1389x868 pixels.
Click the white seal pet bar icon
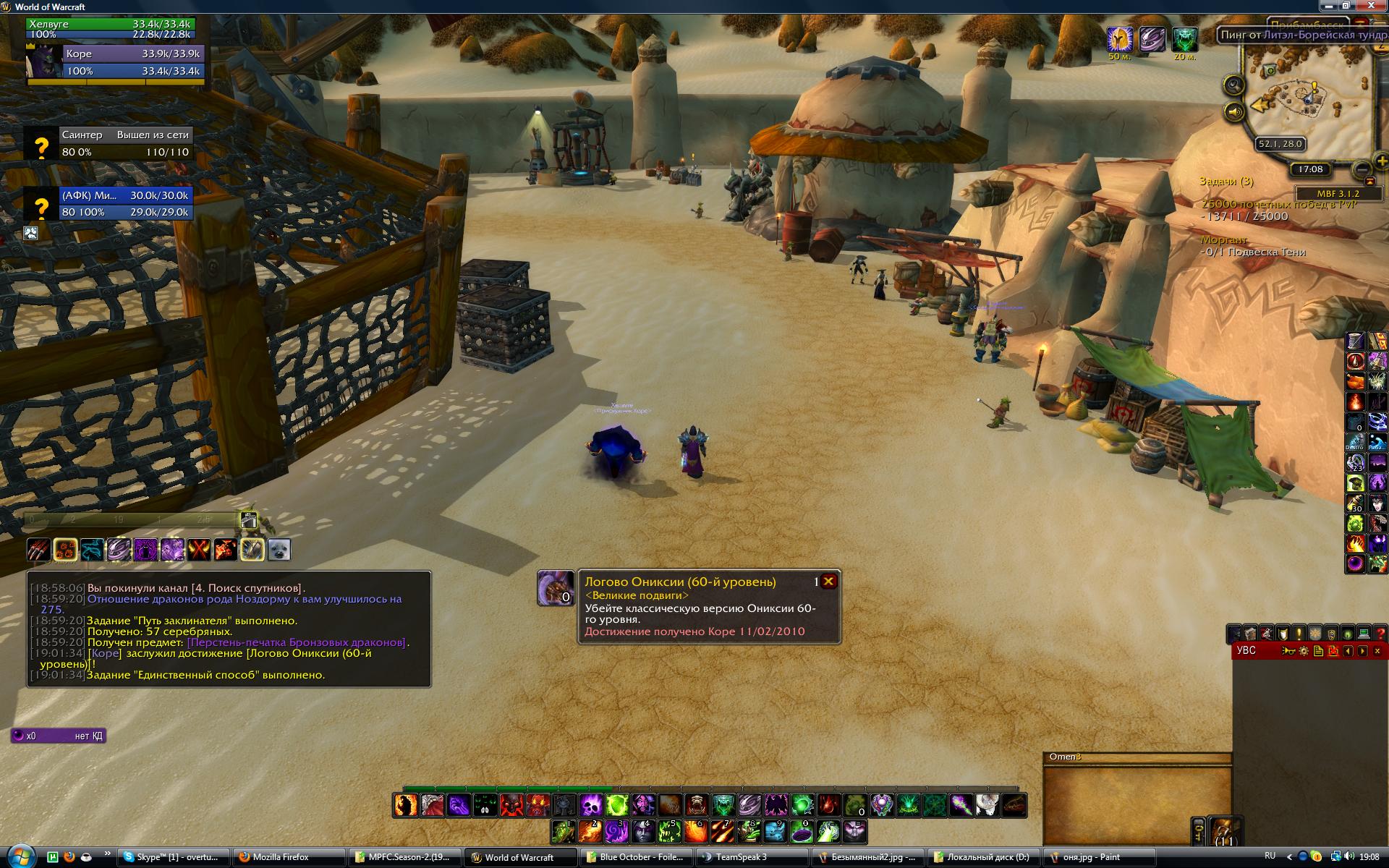click(279, 550)
